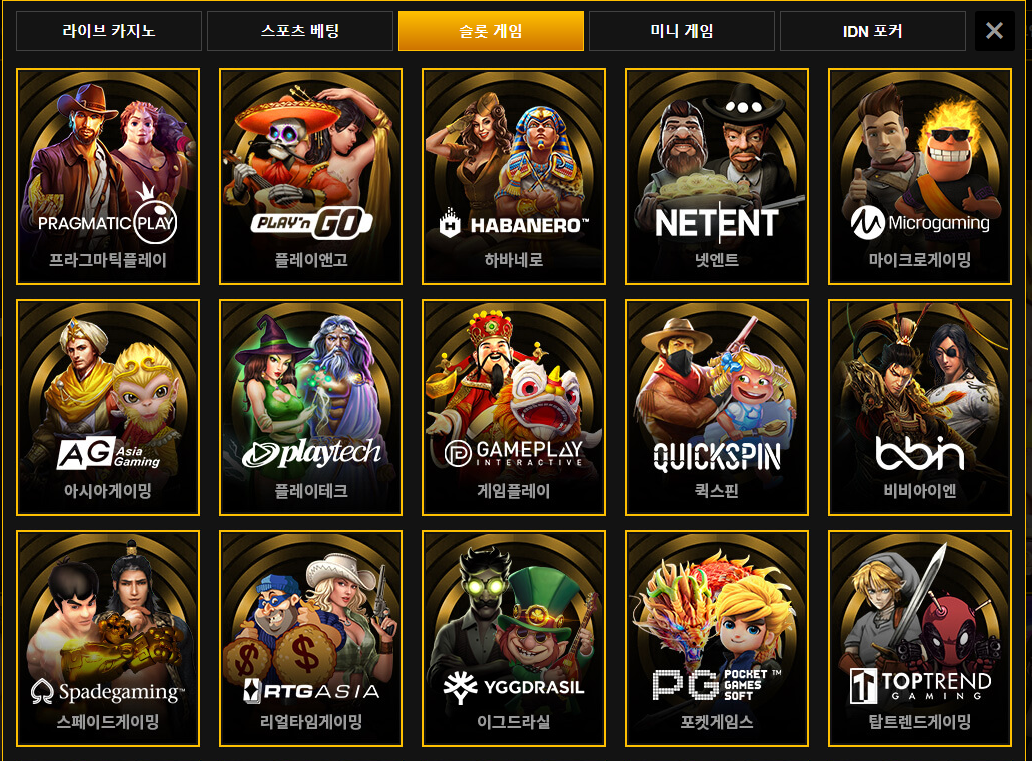Viewport: 1032px width, 761px height.
Task: Open the Gameplay Interactive tile
Action: pyautogui.click(x=514, y=407)
